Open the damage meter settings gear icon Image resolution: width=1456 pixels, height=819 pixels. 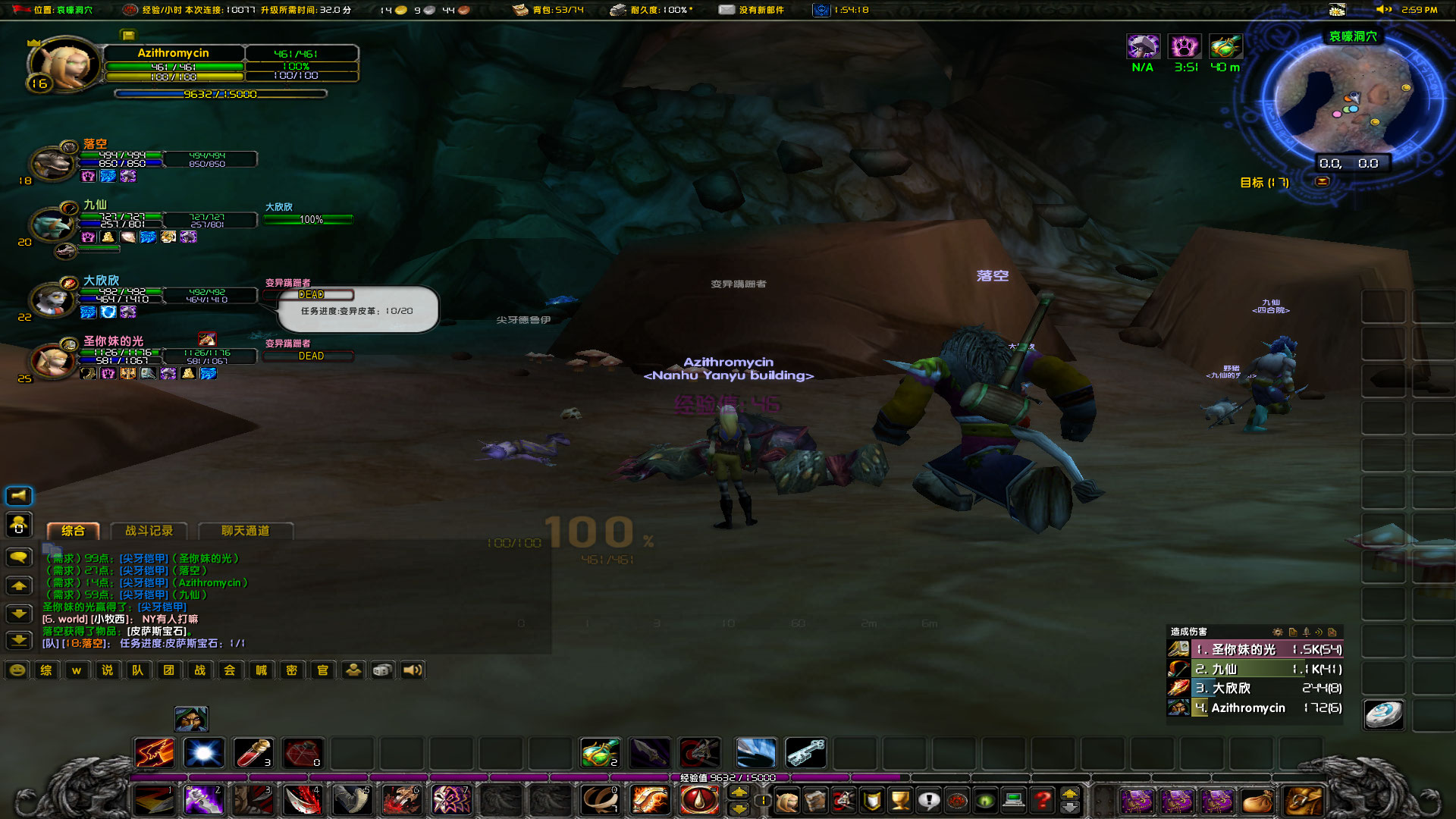pos(1279,632)
